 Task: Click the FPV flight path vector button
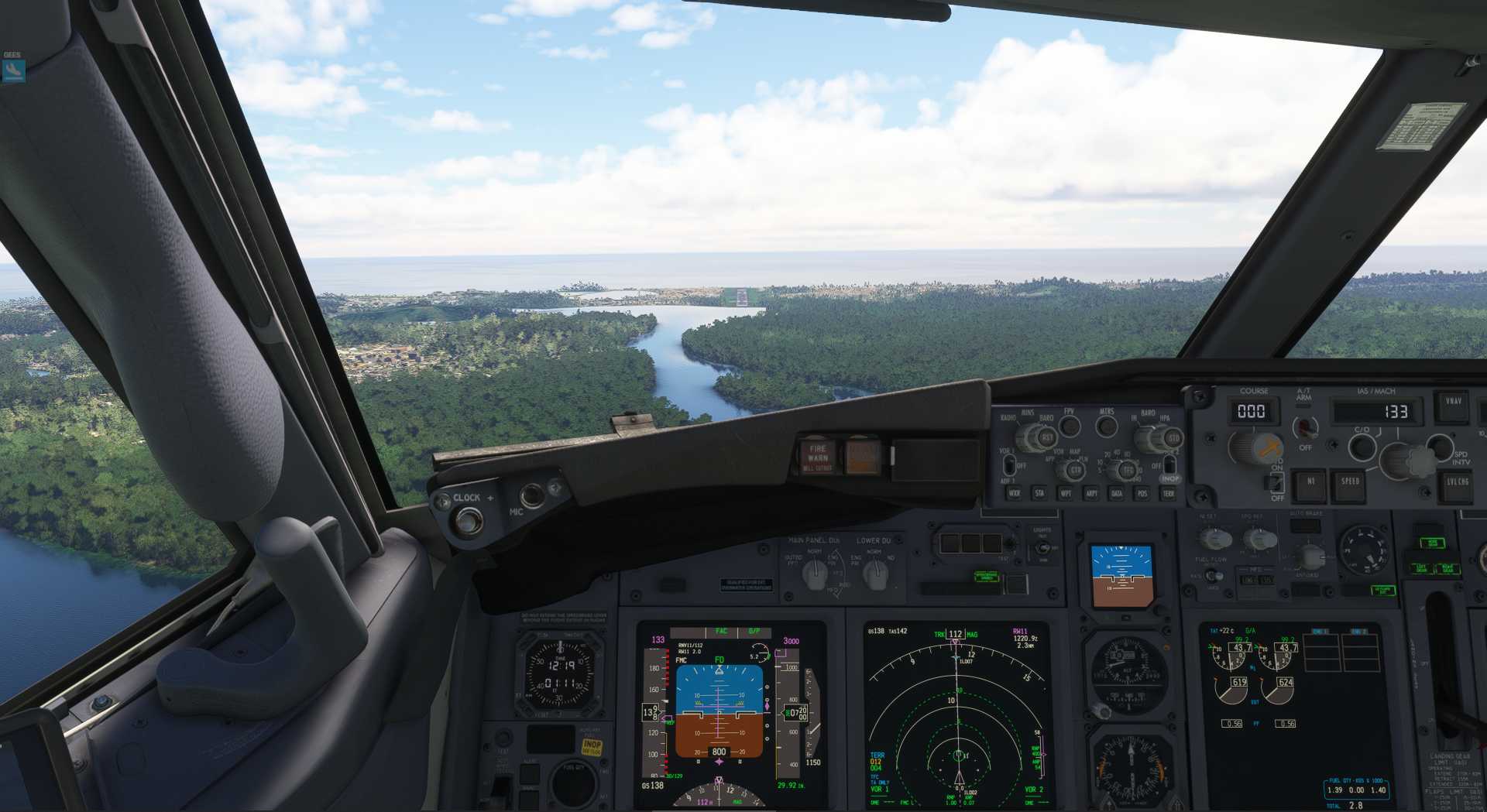(1070, 426)
